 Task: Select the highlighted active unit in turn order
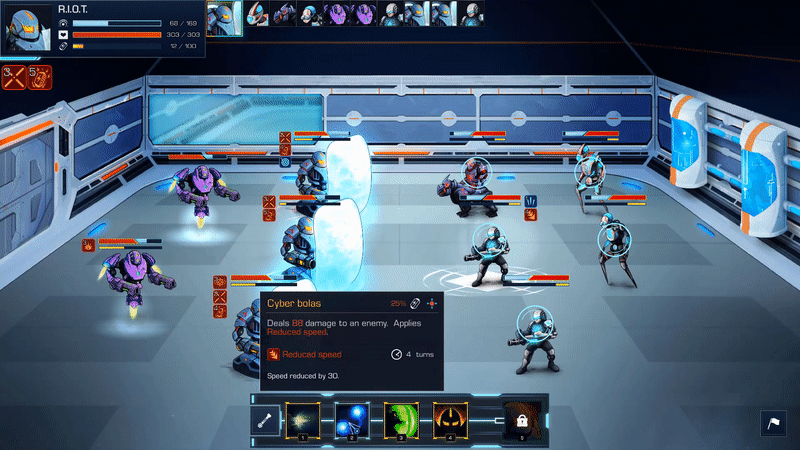tap(225, 14)
